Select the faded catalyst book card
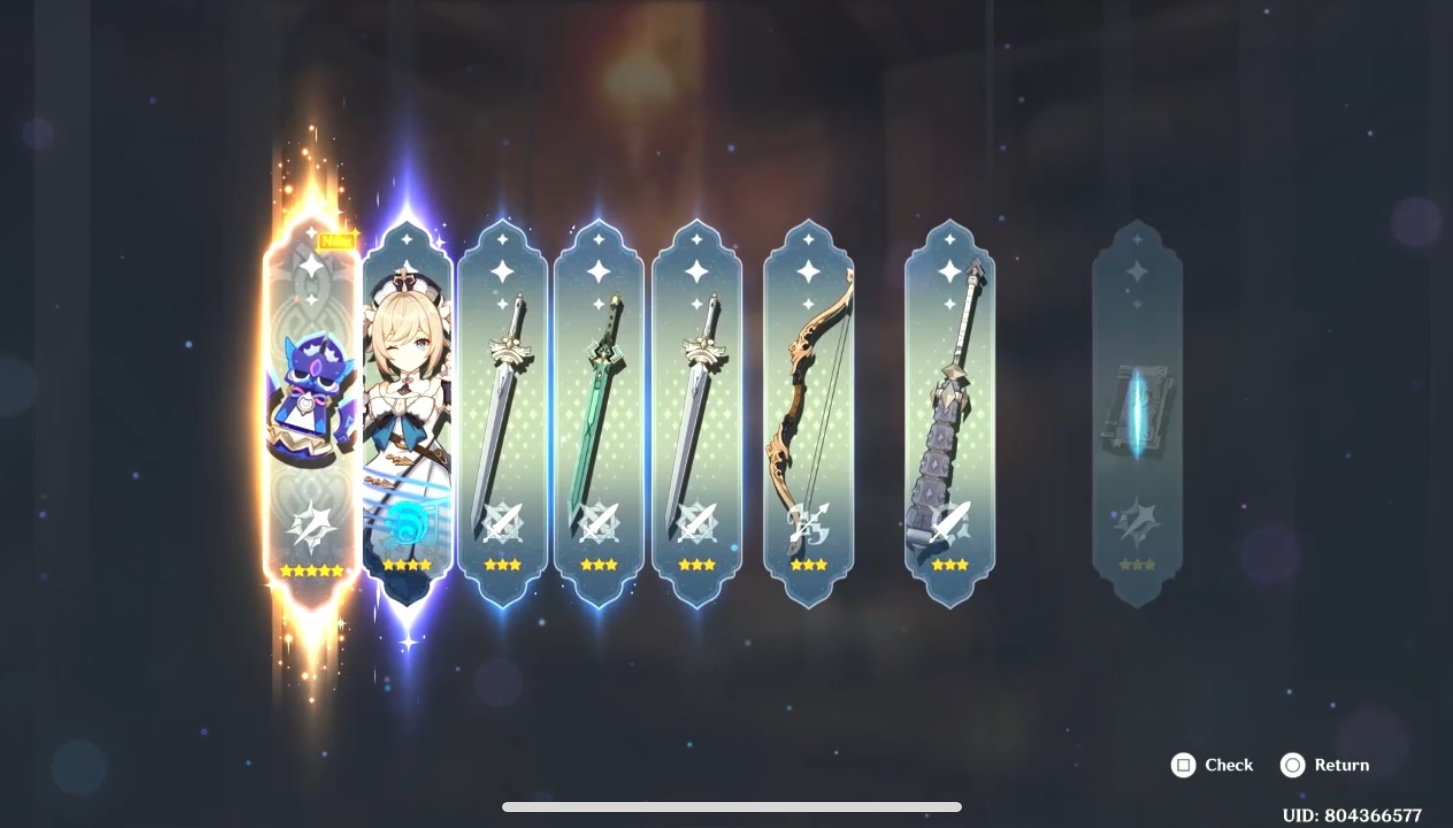 1138,410
